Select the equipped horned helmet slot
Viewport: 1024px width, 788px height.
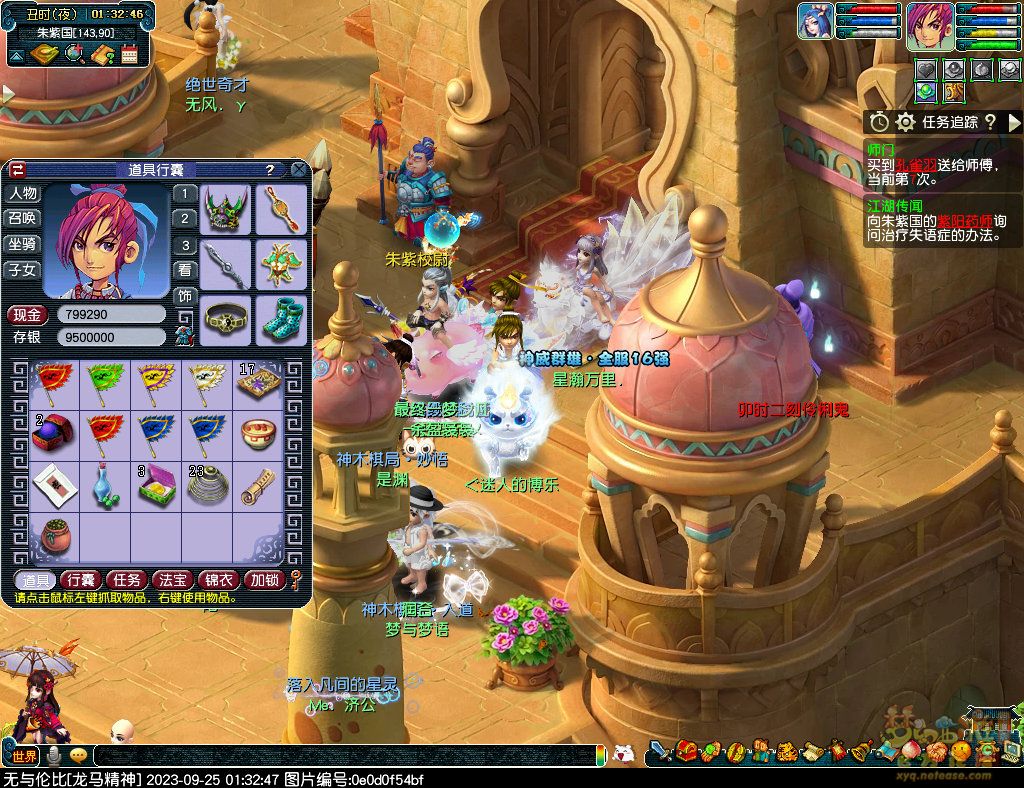pos(225,209)
